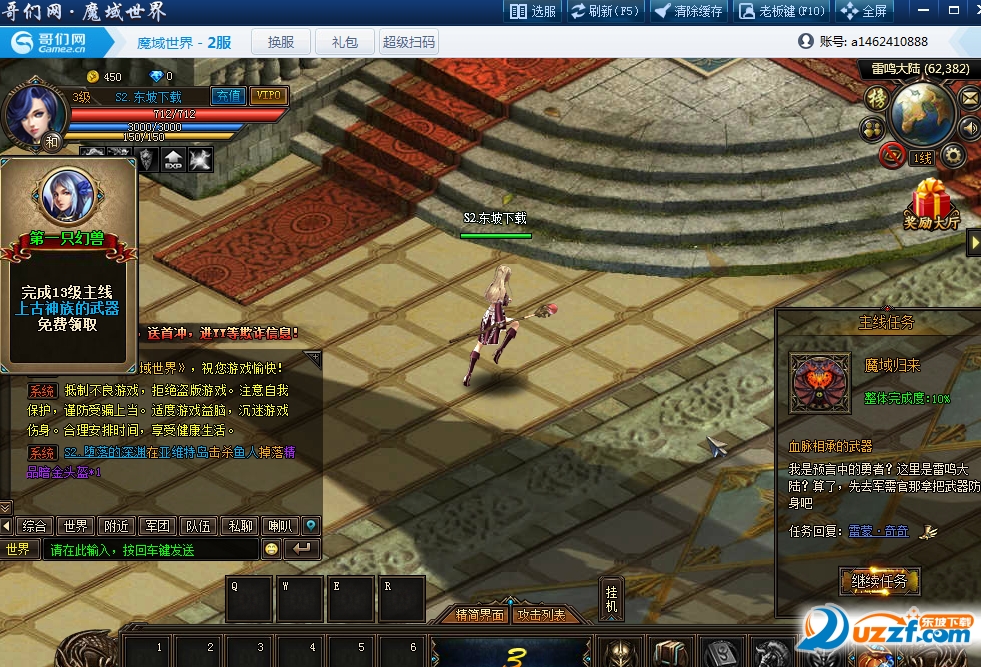Switch to the 世界 chat tab
The width and height of the screenshot is (981, 667).
click(x=76, y=526)
